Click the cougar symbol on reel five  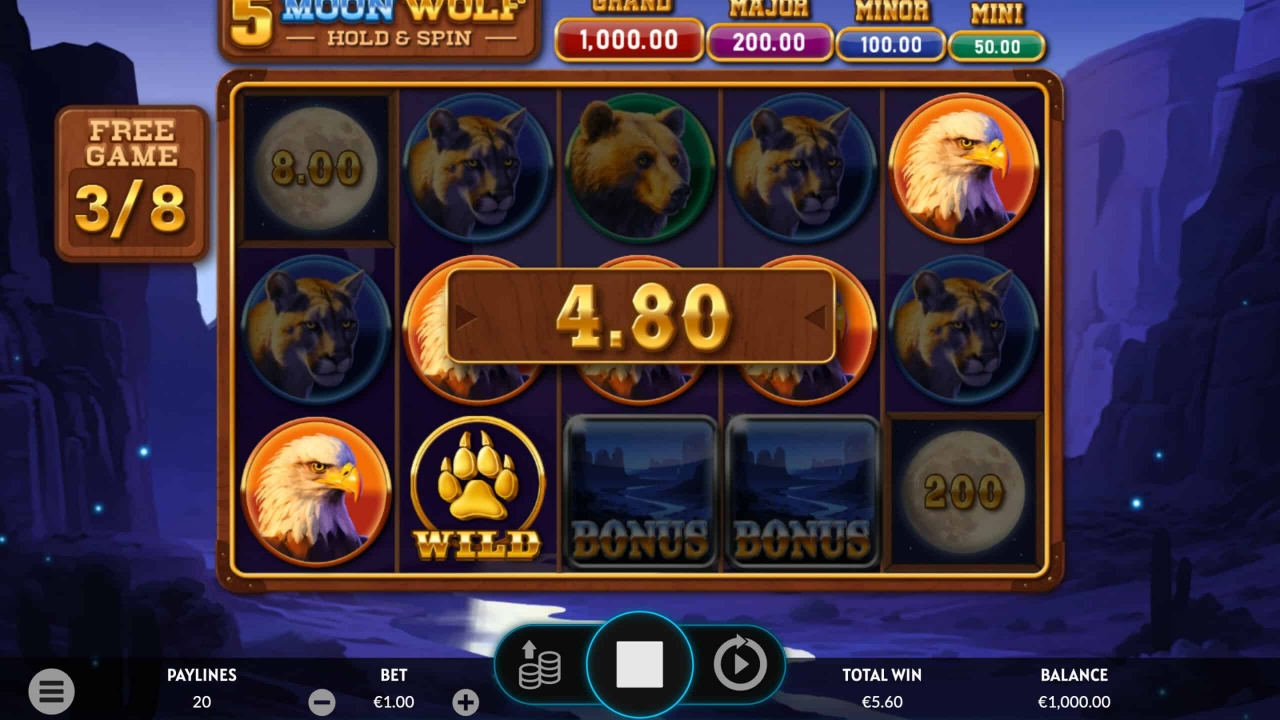point(963,328)
